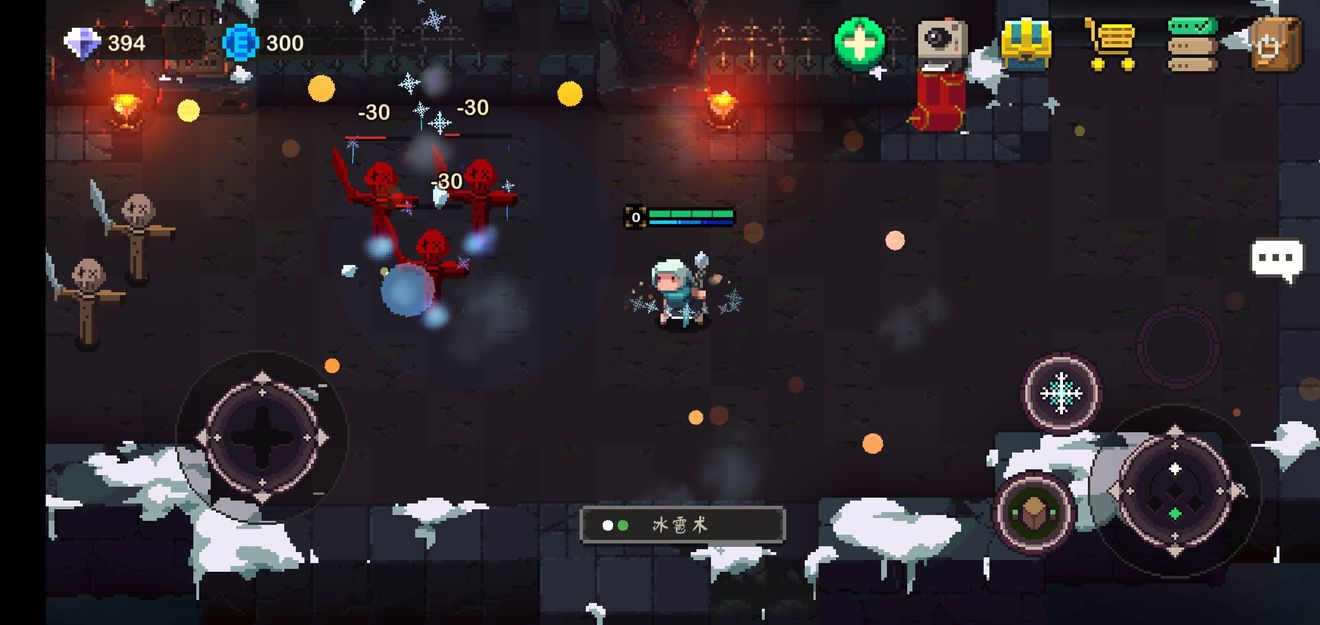
Task: Tap the empty circular skill slot
Action: pos(1178,346)
